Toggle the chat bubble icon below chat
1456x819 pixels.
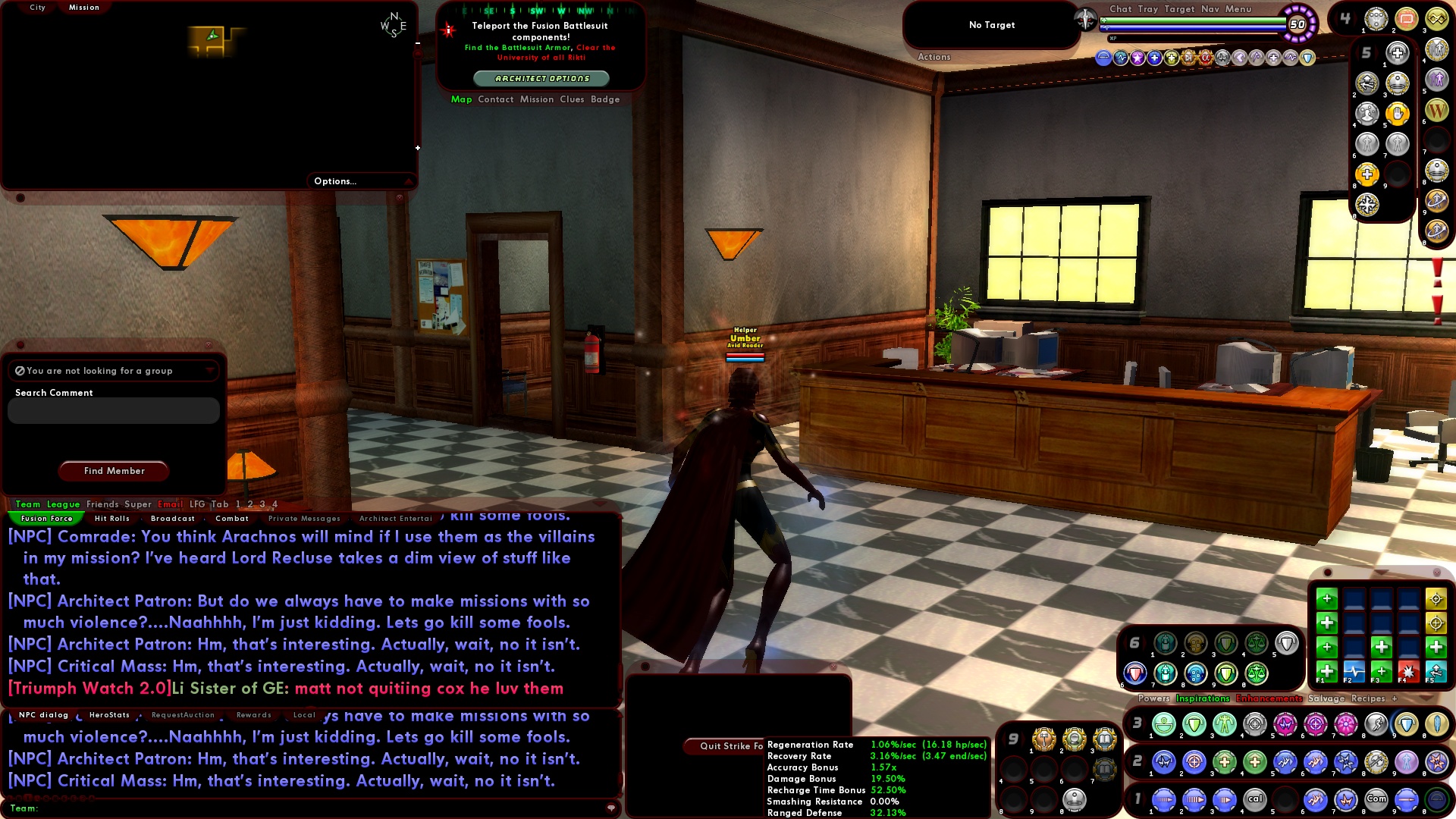click(x=611, y=808)
